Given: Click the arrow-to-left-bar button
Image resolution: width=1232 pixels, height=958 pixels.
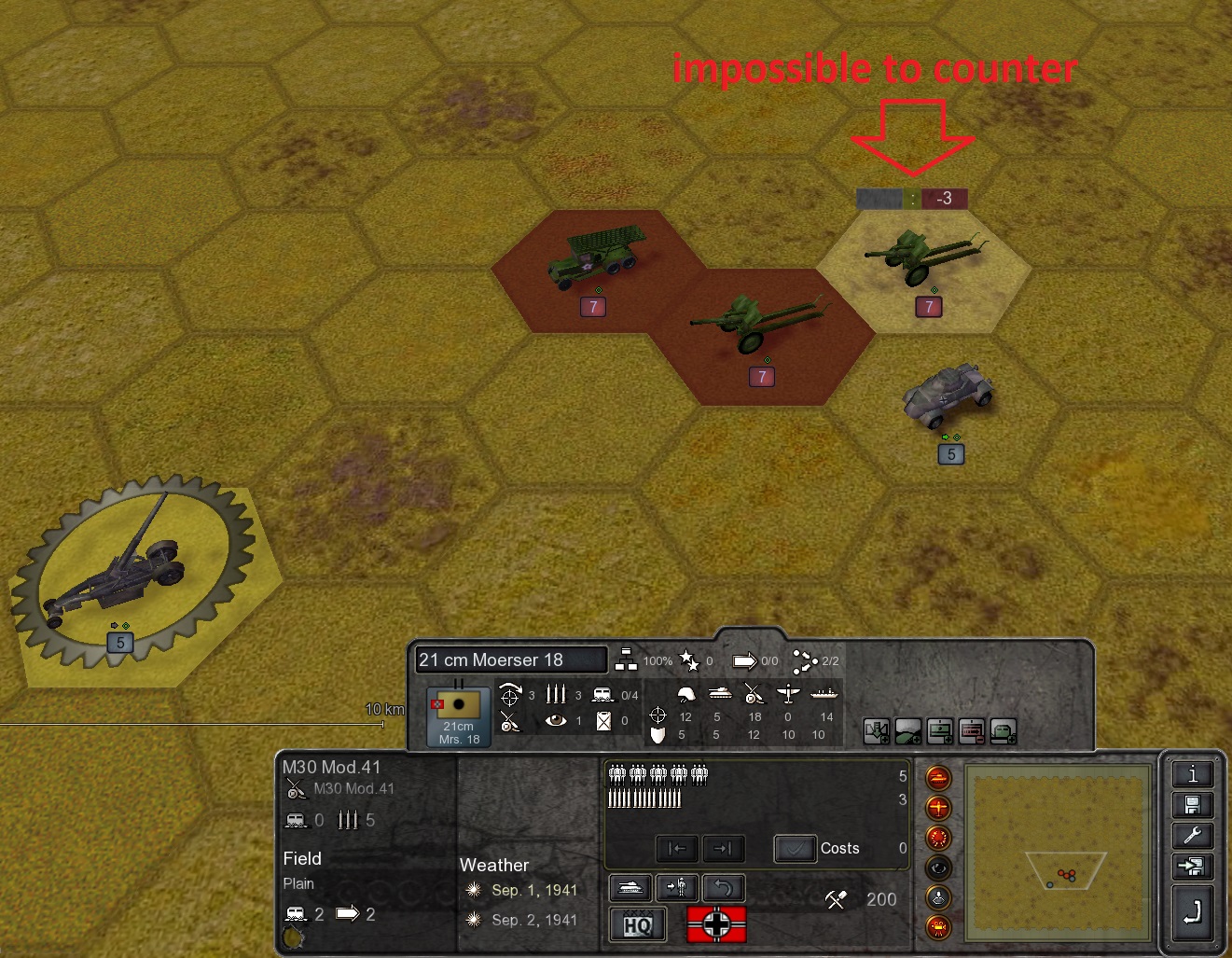Looking at the screenshot, I should pyautogui.click(x=677, y=849).
